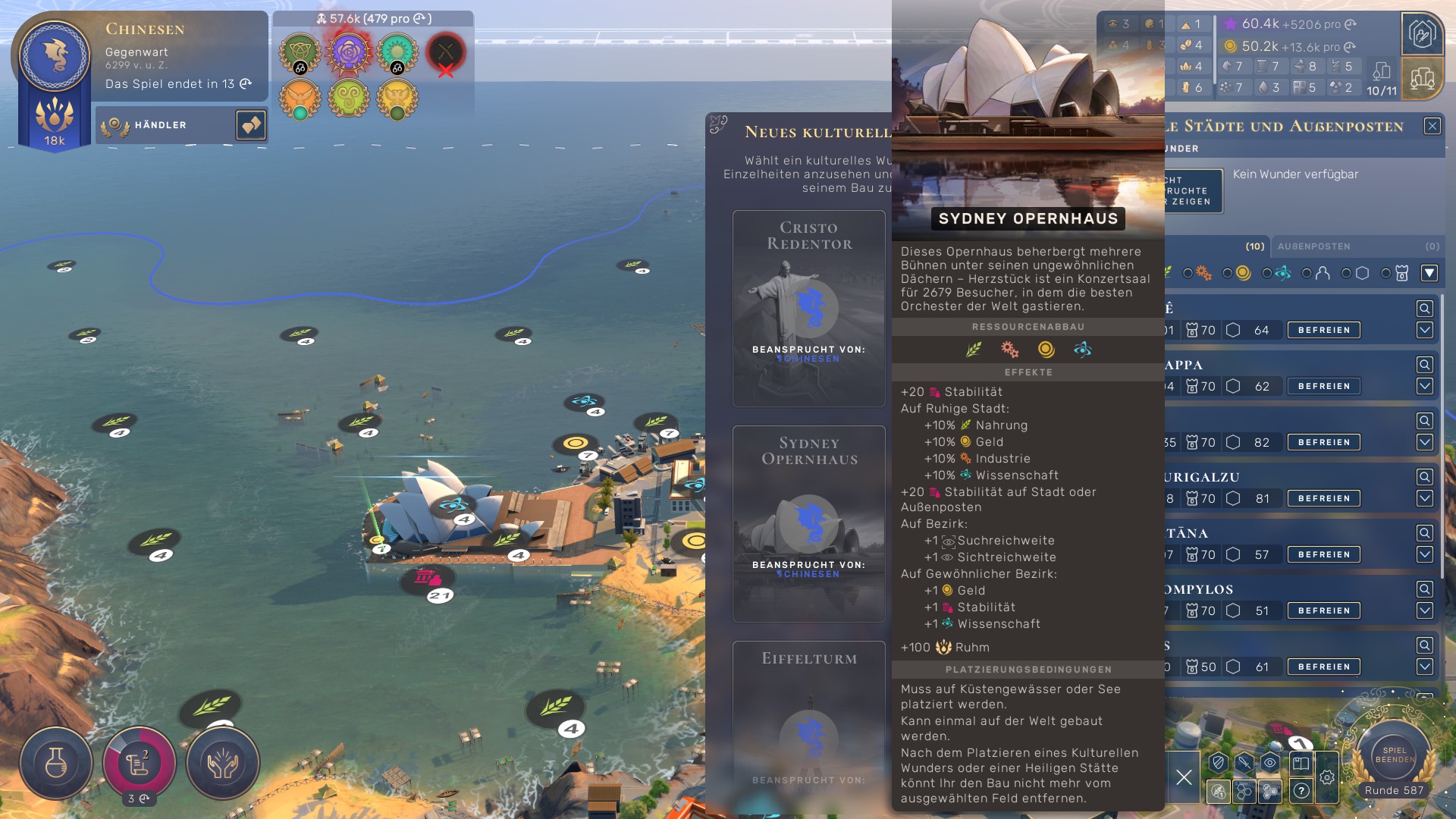
Task: Open the technology flask screen
Action: tap(56, 763)
